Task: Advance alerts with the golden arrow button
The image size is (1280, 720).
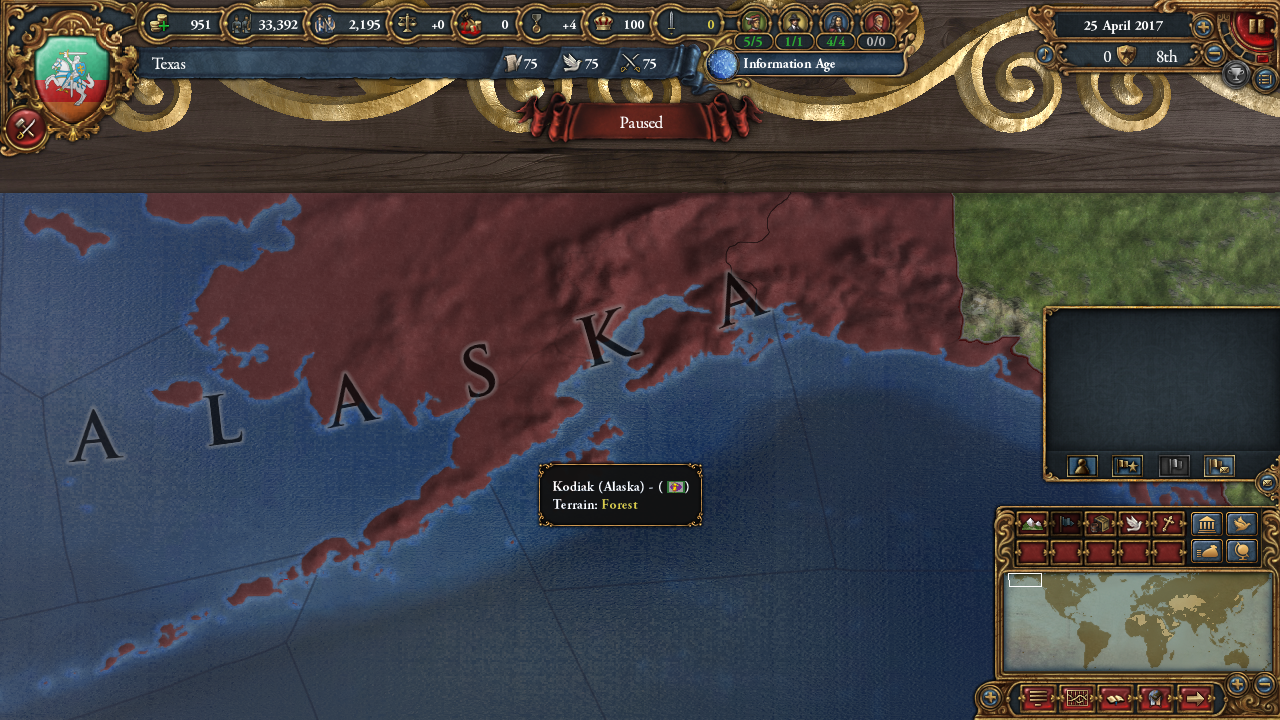Action: [1194, 698]
